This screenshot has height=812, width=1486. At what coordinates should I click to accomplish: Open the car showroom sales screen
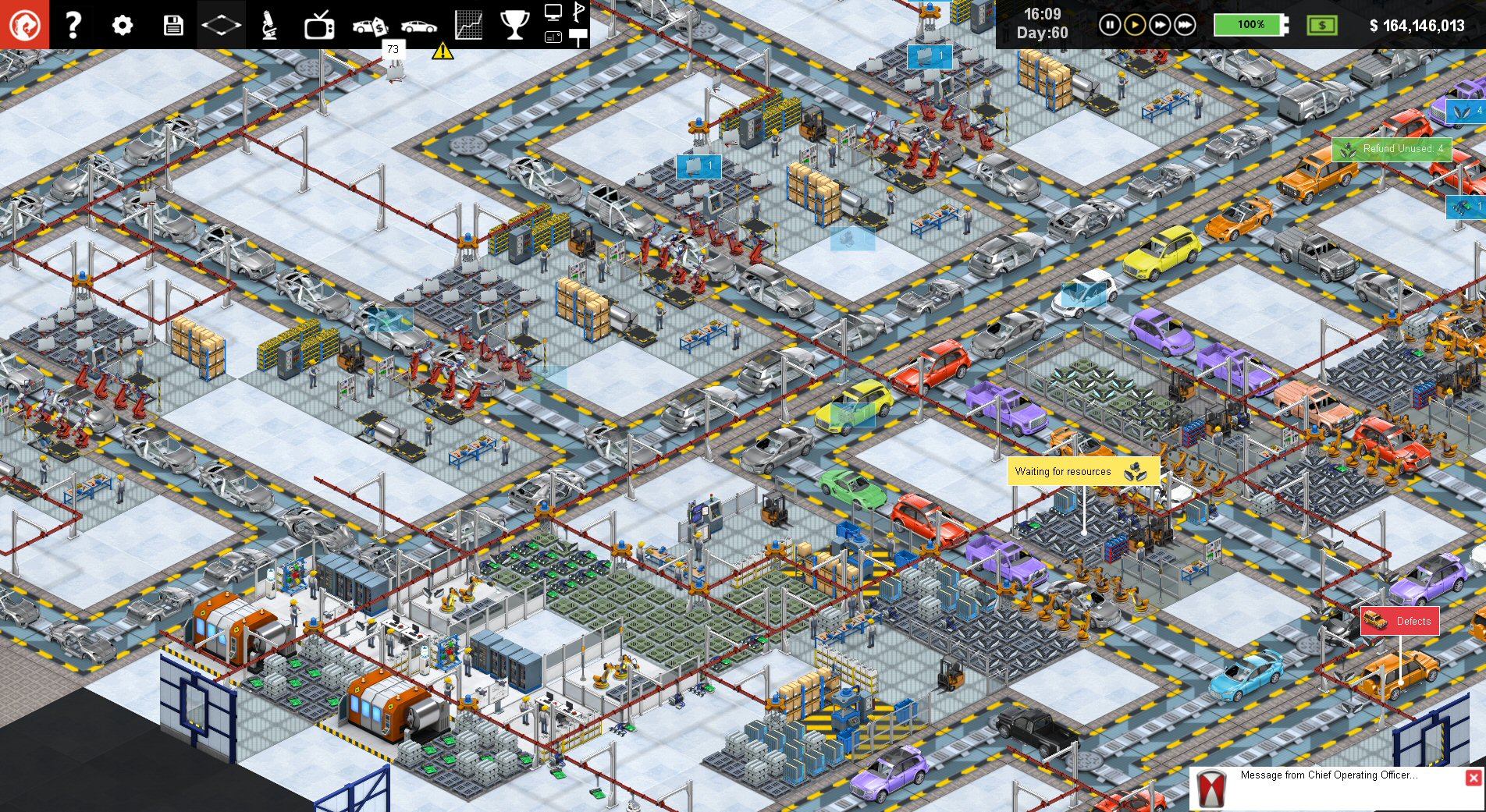(370, 26)
